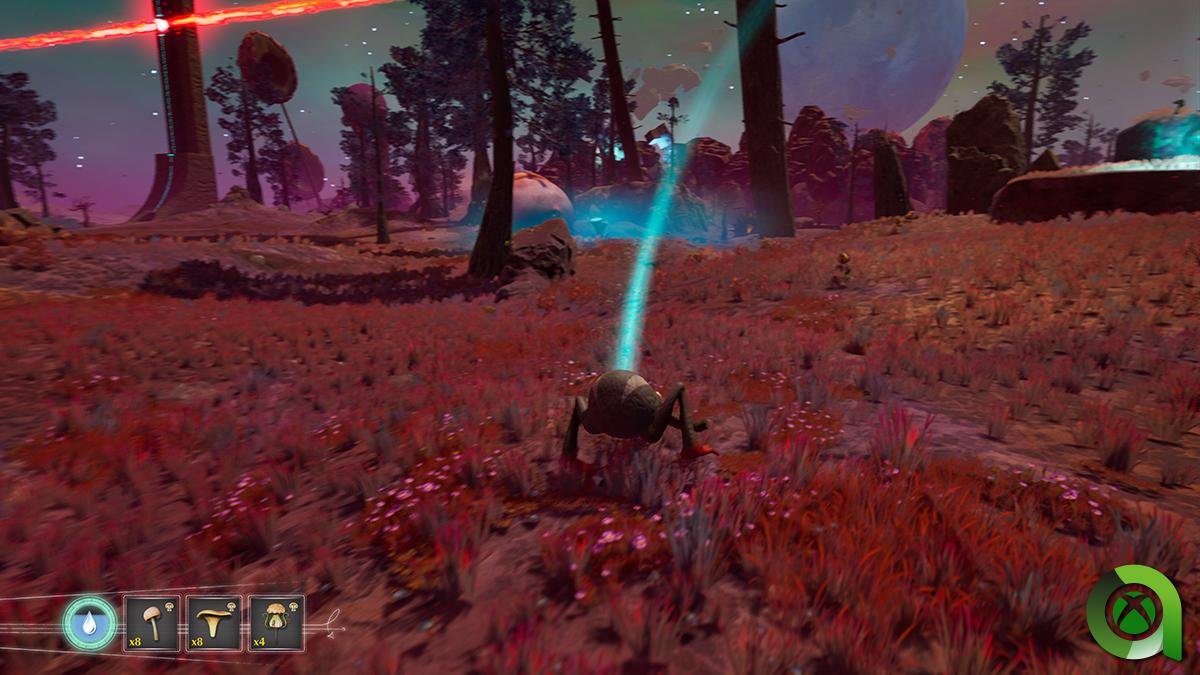The height and width of the screenshot is (675, 1200).
Task: Select the glowing water droplet ability
Action: 90,623
